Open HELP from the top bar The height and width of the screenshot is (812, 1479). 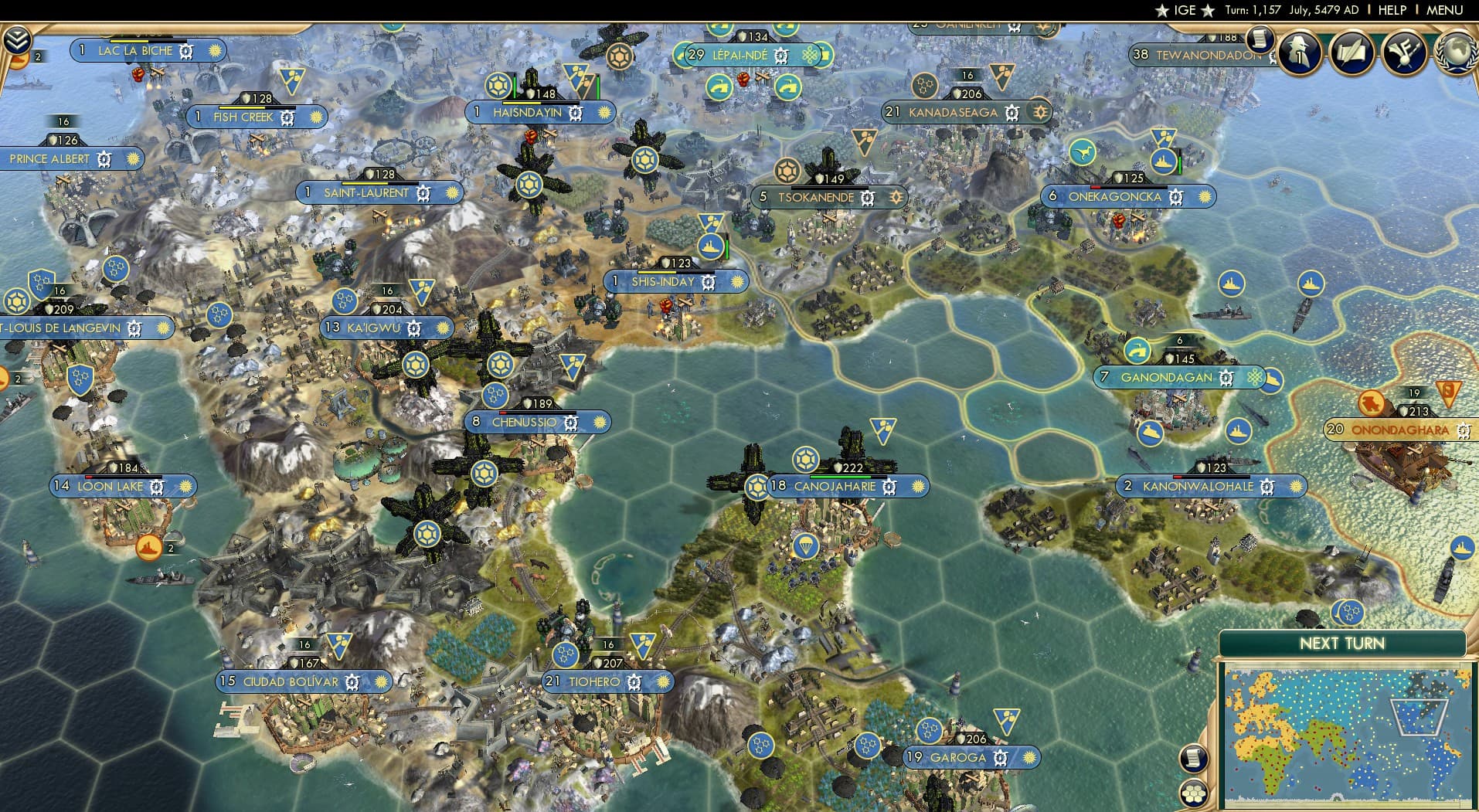coord(1392,10)
